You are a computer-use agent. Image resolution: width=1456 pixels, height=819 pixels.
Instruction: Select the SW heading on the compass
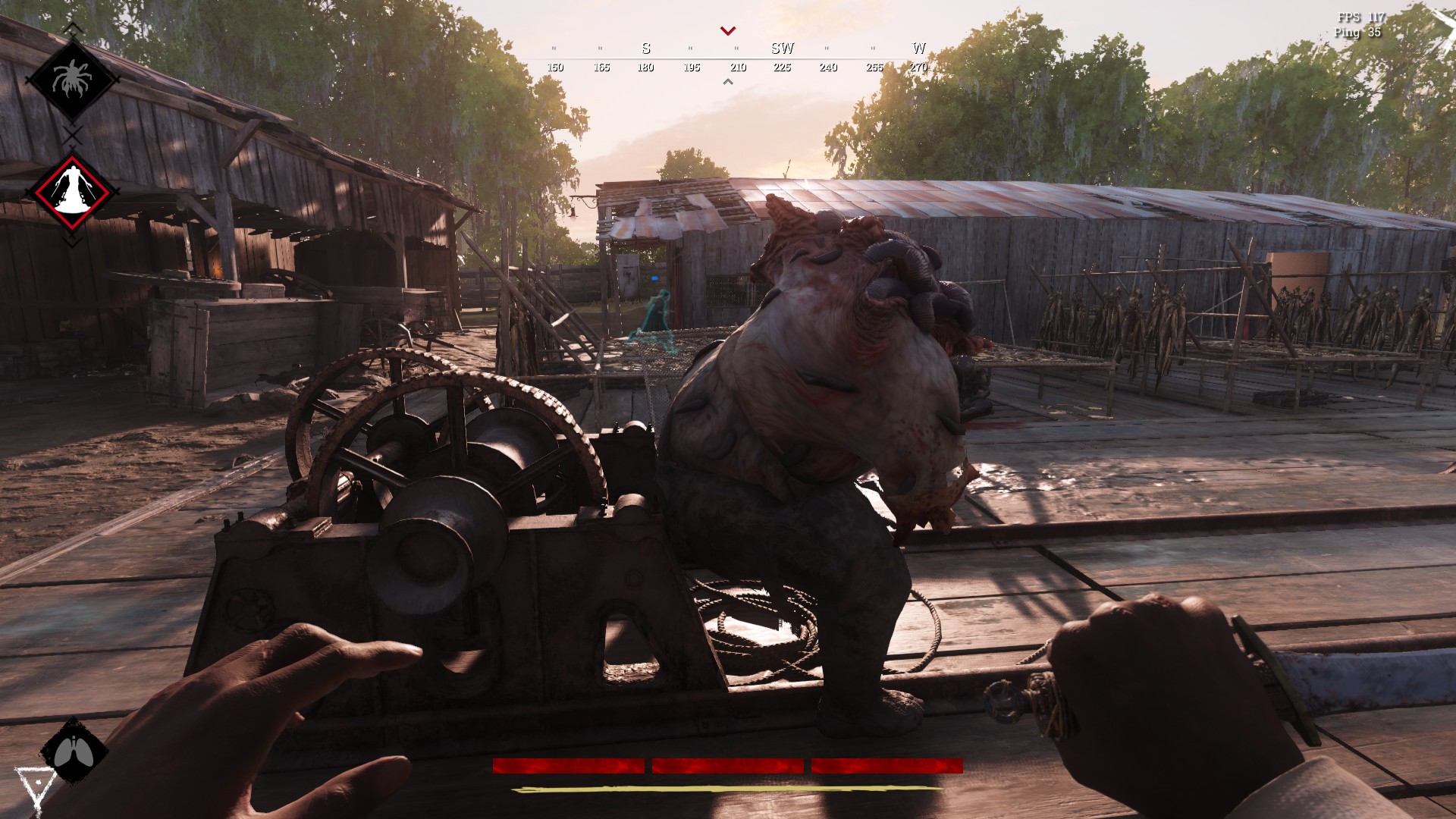pyautogui.click(x=783, y=49)
